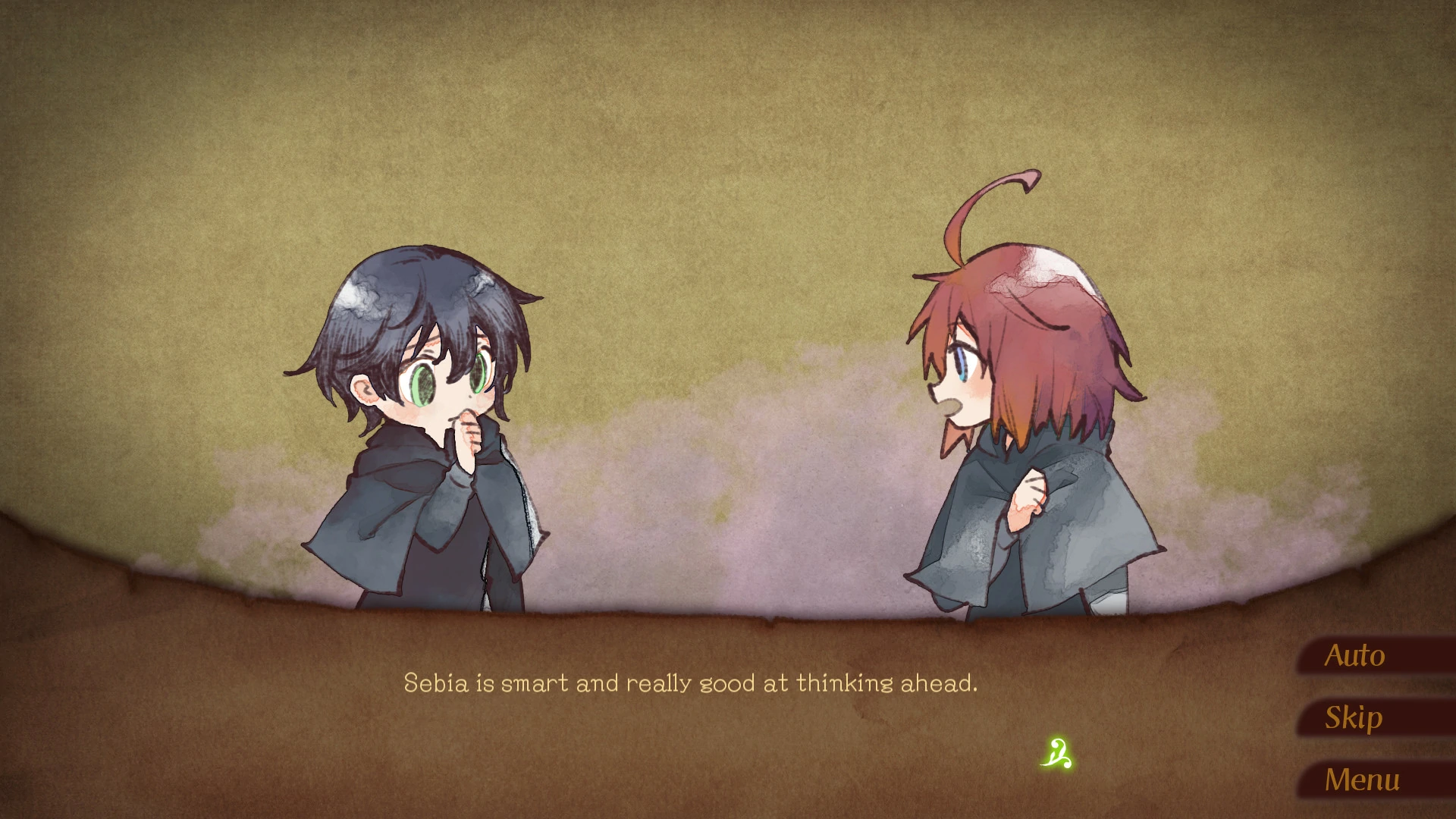The width and height of the screenshot is (1456, 819).
Task: Click the green glowing continue indicator
Action: (x=1058, y=753)
